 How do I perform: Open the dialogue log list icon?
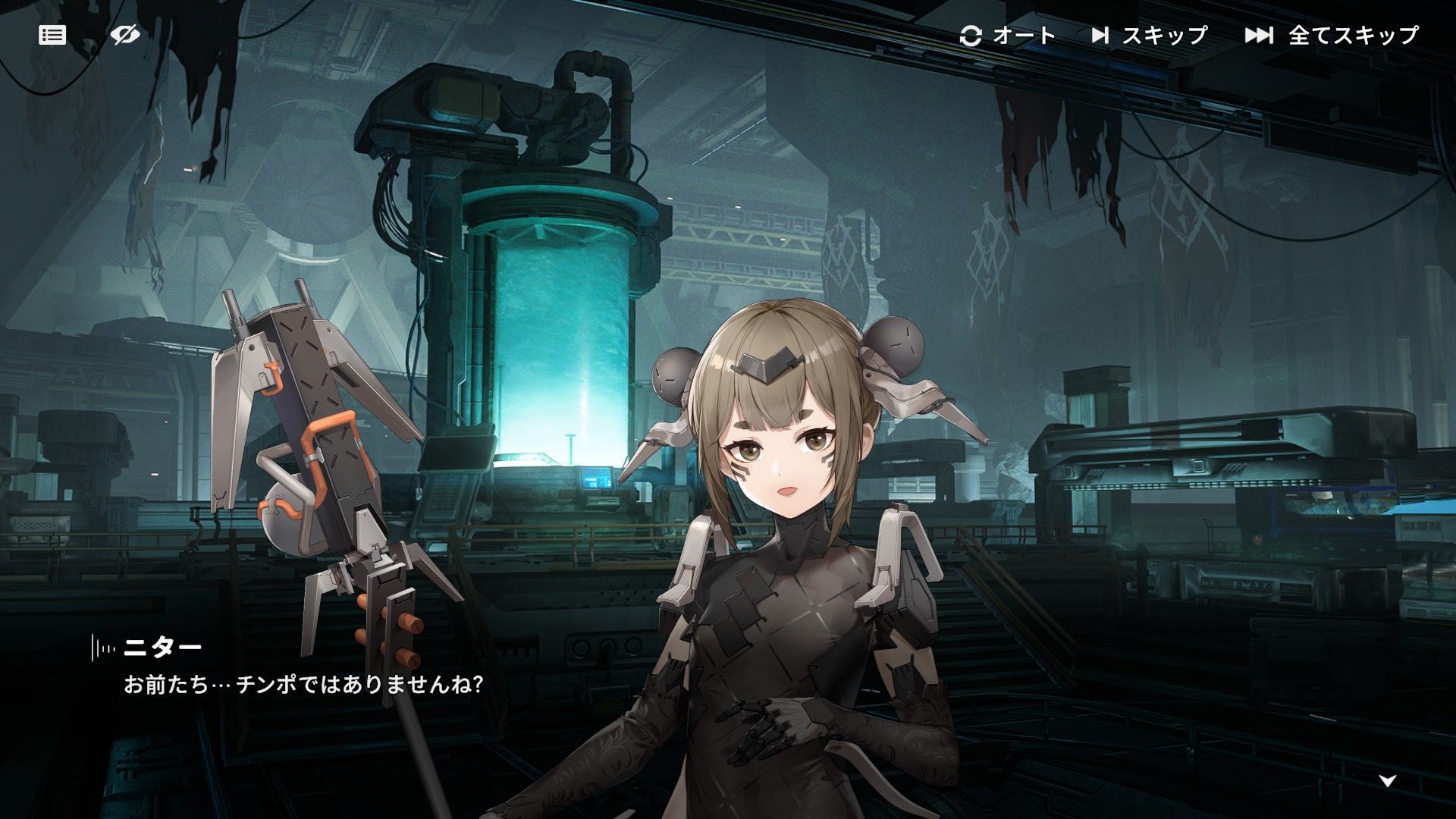52,35
